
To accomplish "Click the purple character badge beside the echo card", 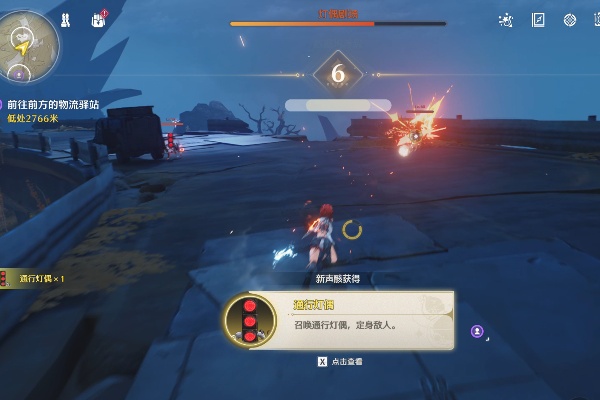I will [x=478, y=330].
